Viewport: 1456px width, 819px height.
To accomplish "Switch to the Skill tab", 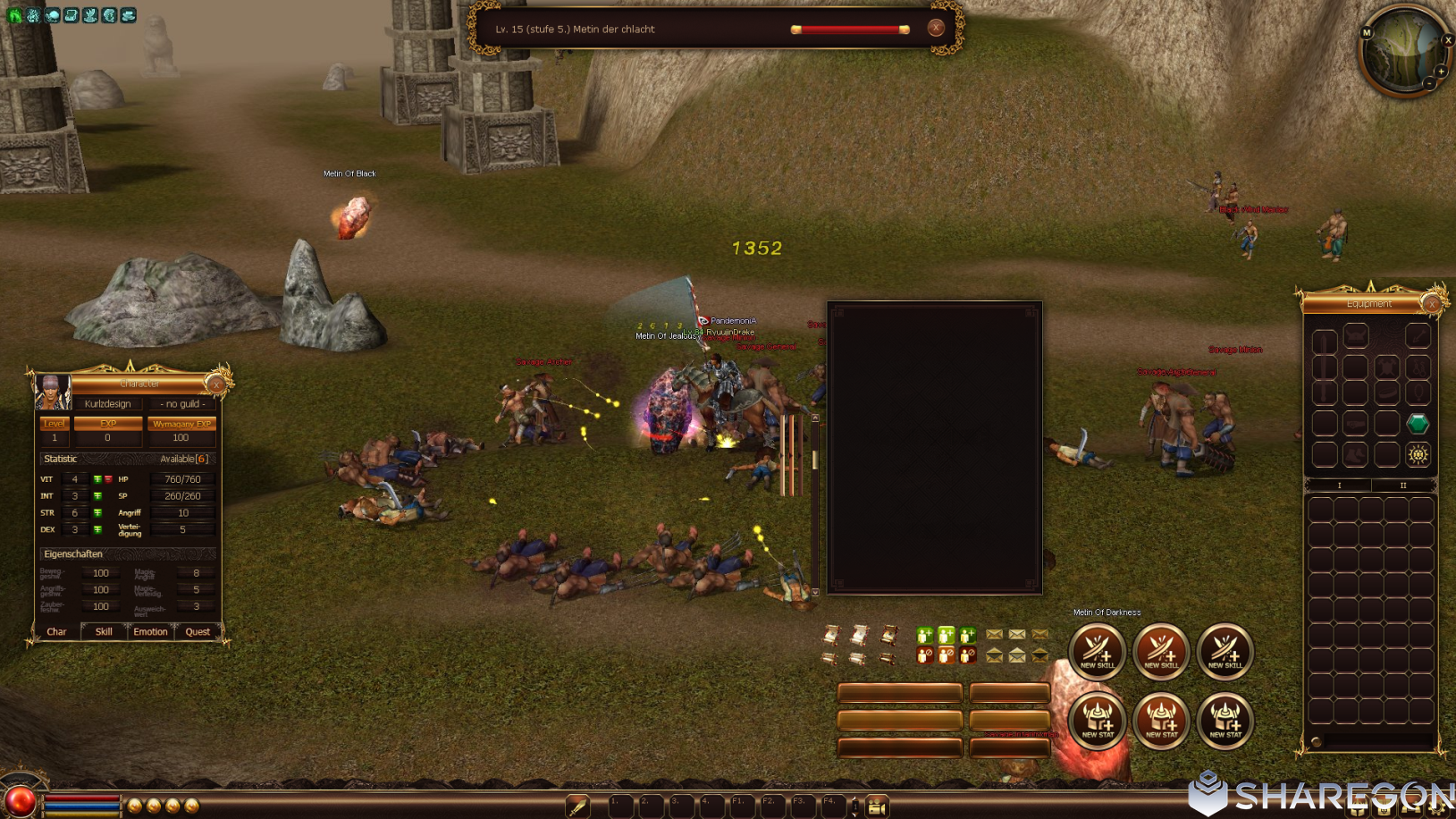I will pyautogui.click(x=104, y=631).
